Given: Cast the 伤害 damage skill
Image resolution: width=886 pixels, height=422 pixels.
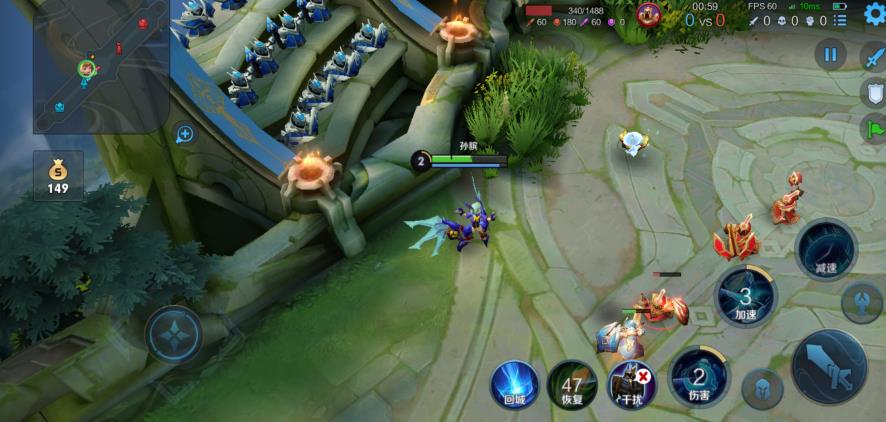Looking at the screenshot, I should coord(699,379).
